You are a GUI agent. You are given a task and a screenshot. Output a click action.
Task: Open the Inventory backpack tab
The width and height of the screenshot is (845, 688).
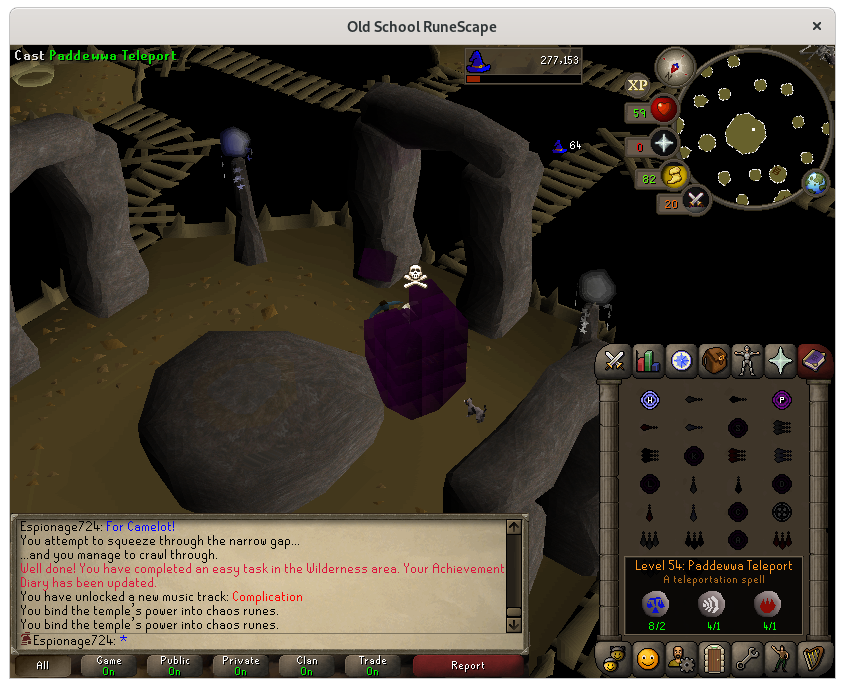click(x=714, y=361)
